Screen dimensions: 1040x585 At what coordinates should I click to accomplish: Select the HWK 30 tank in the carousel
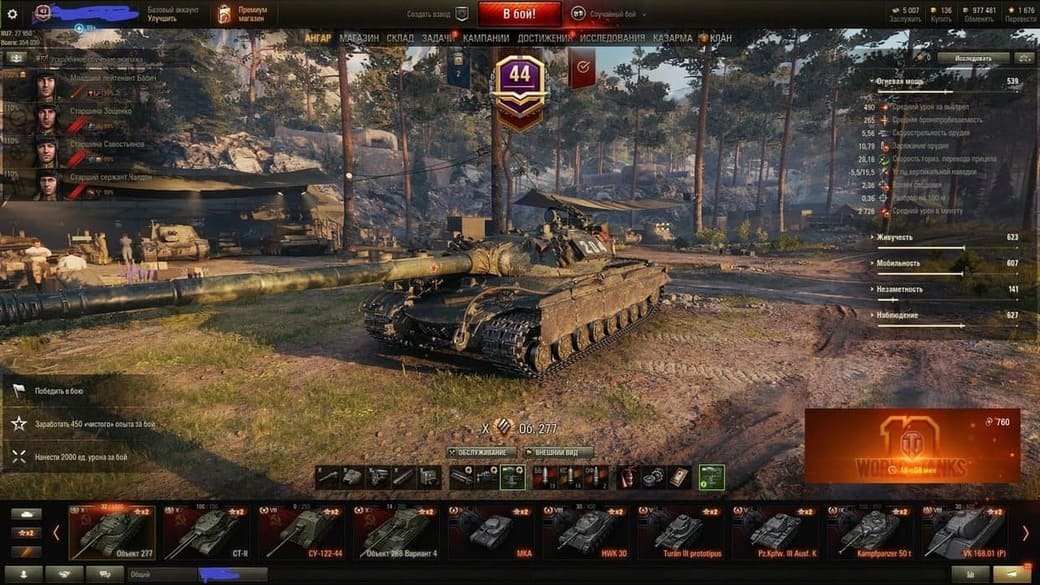point(585,530)
